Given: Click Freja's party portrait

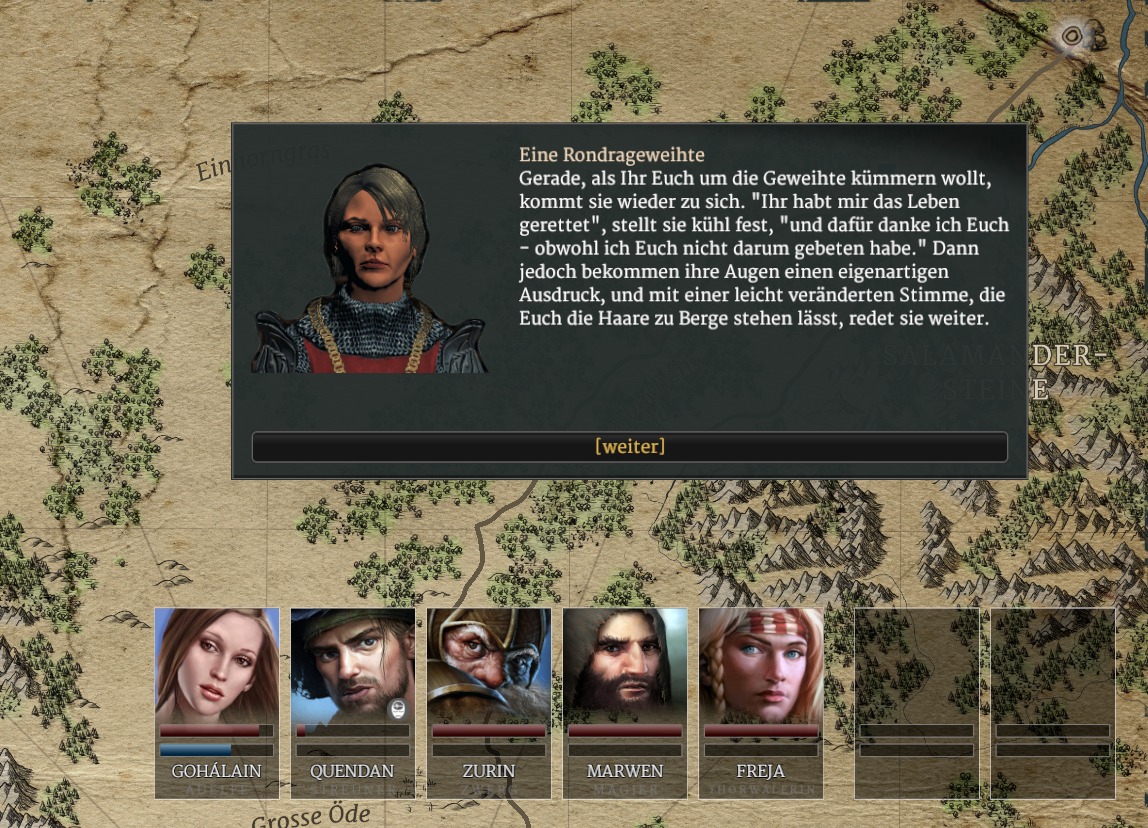Looking at the screenshot, I should pyautogui.click(x=761, y=666).
